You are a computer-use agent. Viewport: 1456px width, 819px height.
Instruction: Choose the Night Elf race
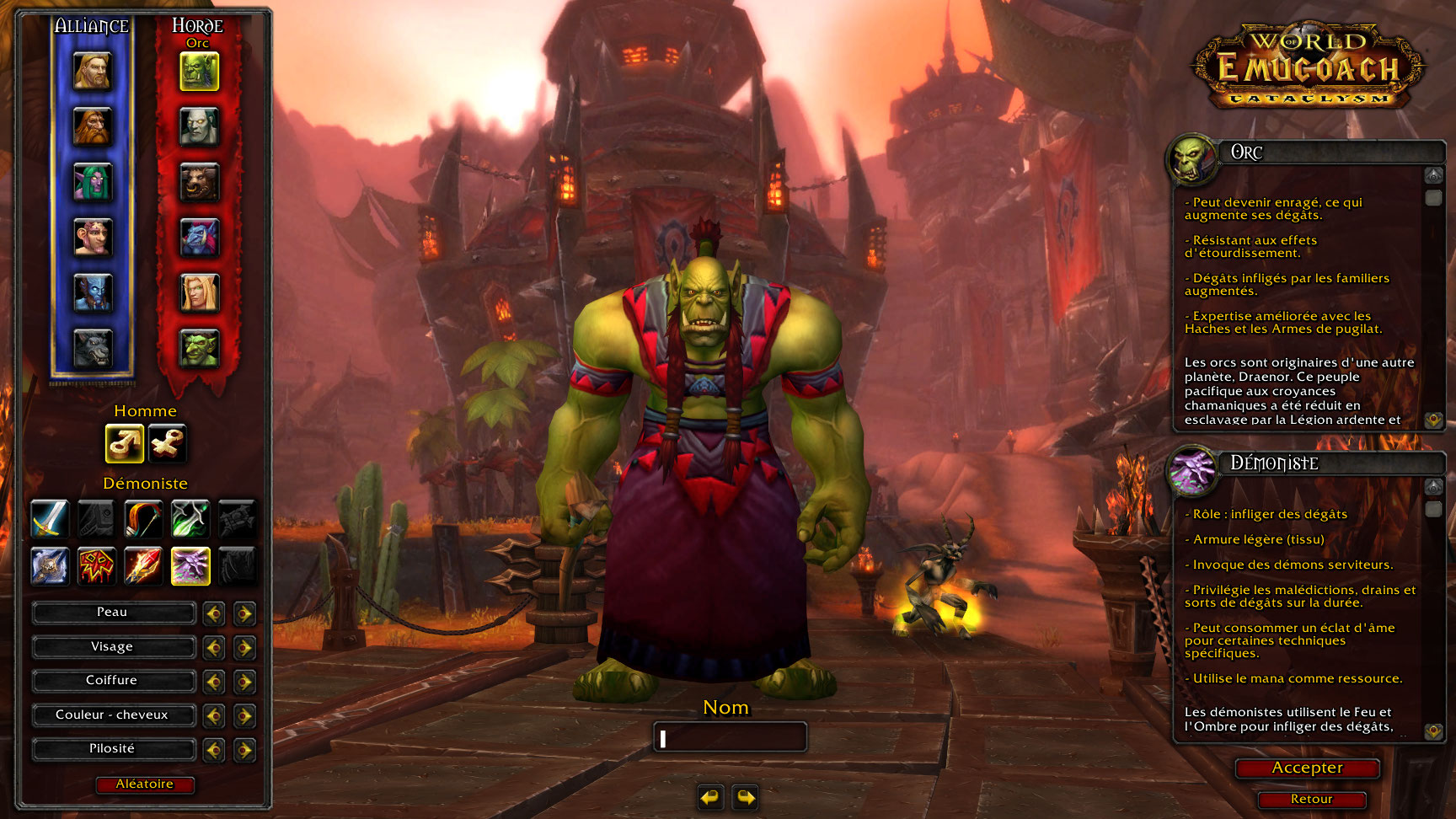pos(92,183)
